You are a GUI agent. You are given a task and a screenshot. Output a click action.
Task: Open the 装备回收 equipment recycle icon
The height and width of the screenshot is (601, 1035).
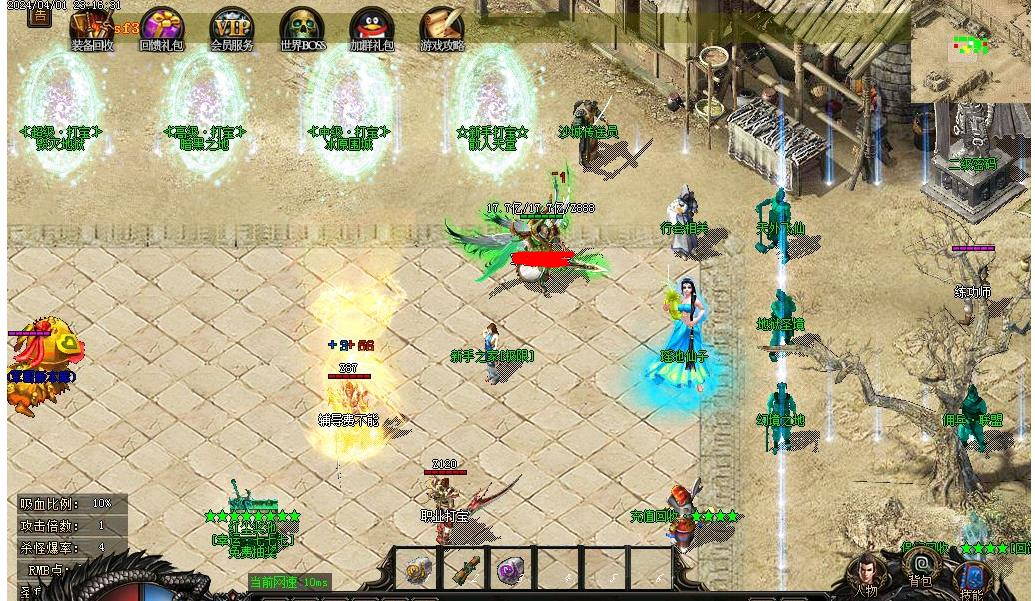[91, 27]
